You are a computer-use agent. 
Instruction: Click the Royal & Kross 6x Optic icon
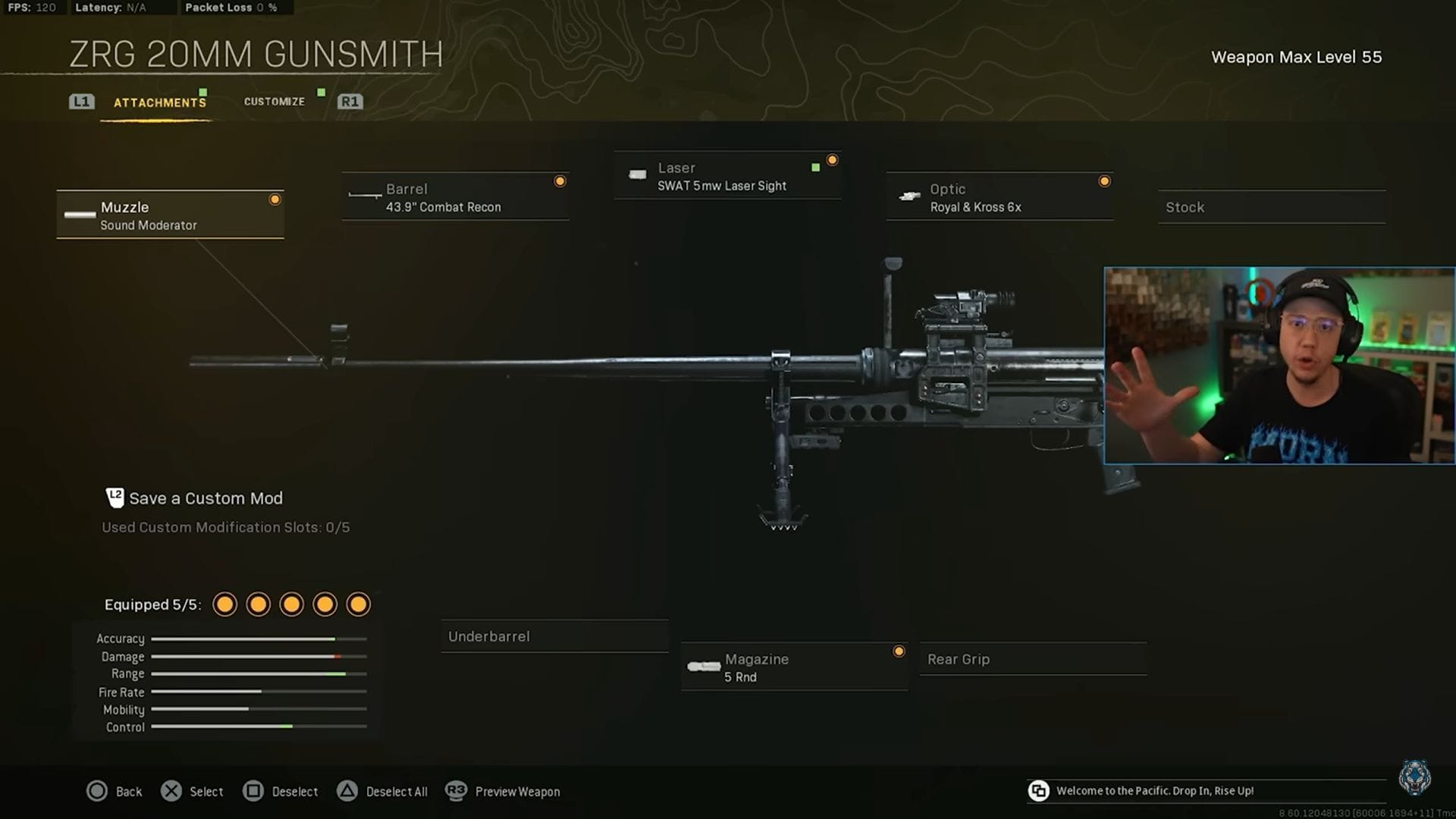[x=908, y=196]
